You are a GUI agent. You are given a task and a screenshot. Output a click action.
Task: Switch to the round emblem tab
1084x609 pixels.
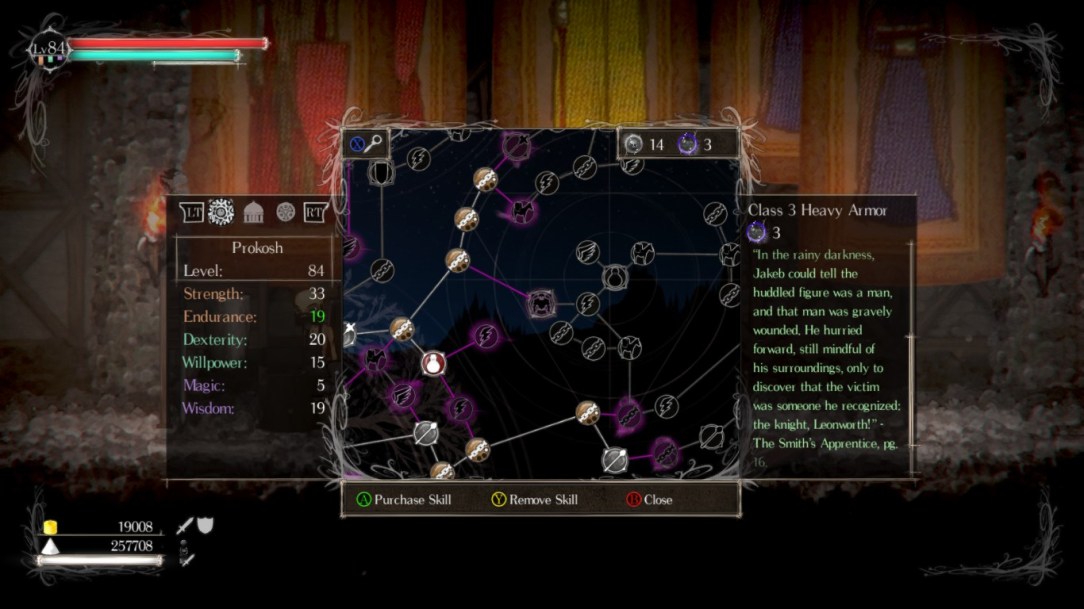pos(286,212)
